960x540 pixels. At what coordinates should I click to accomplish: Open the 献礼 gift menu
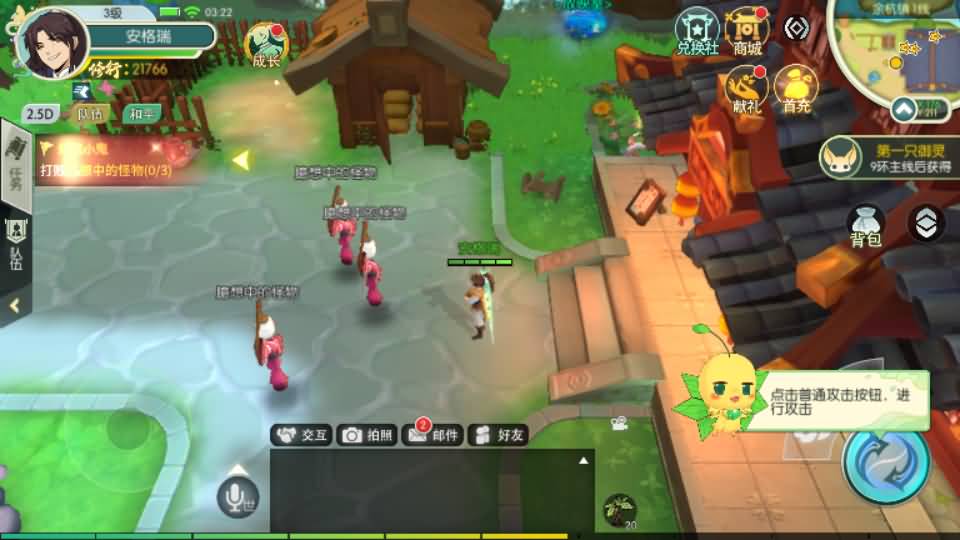(x=746, y=90)
